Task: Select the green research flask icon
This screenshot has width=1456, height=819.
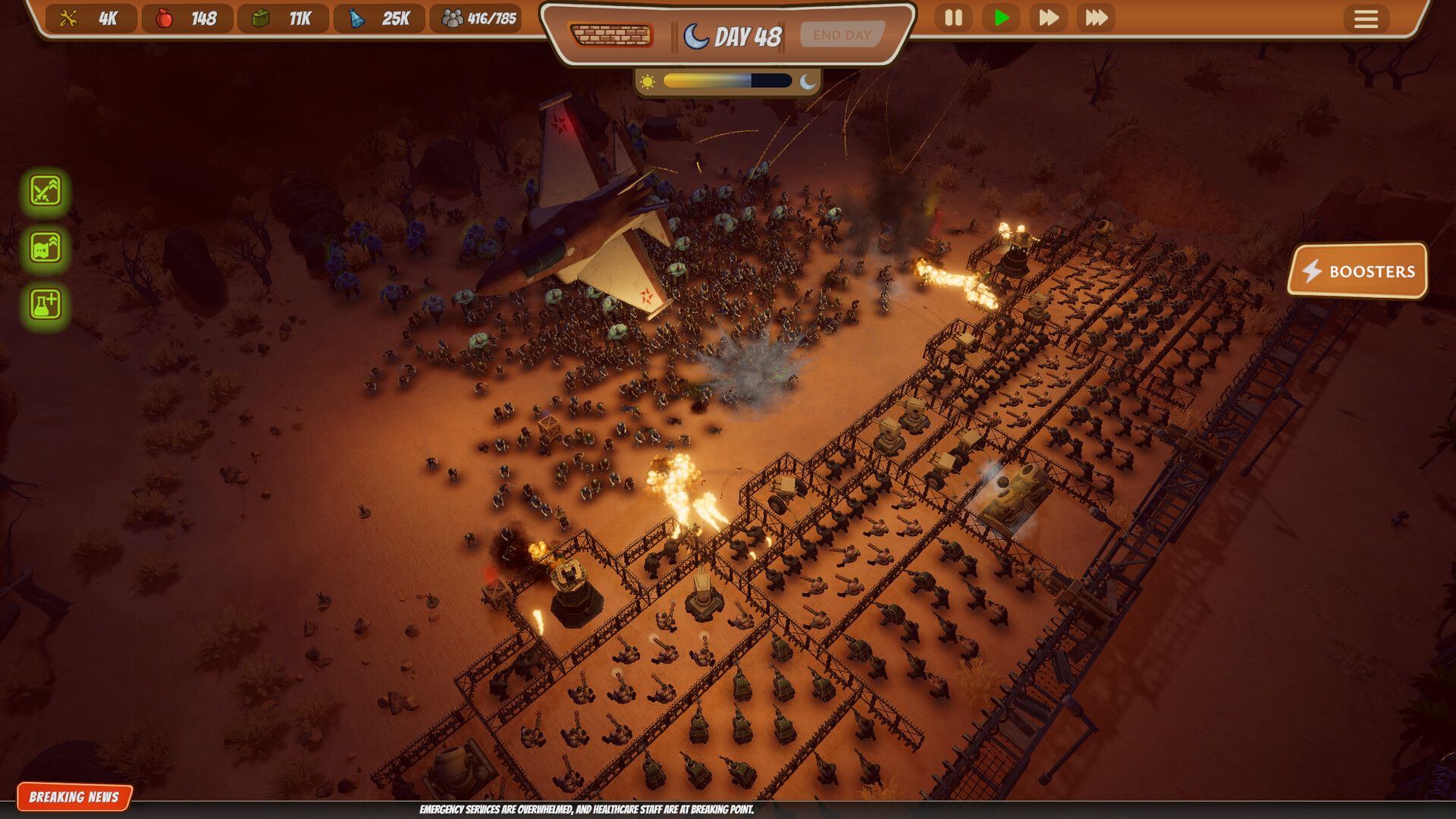Action: (45, 304)
